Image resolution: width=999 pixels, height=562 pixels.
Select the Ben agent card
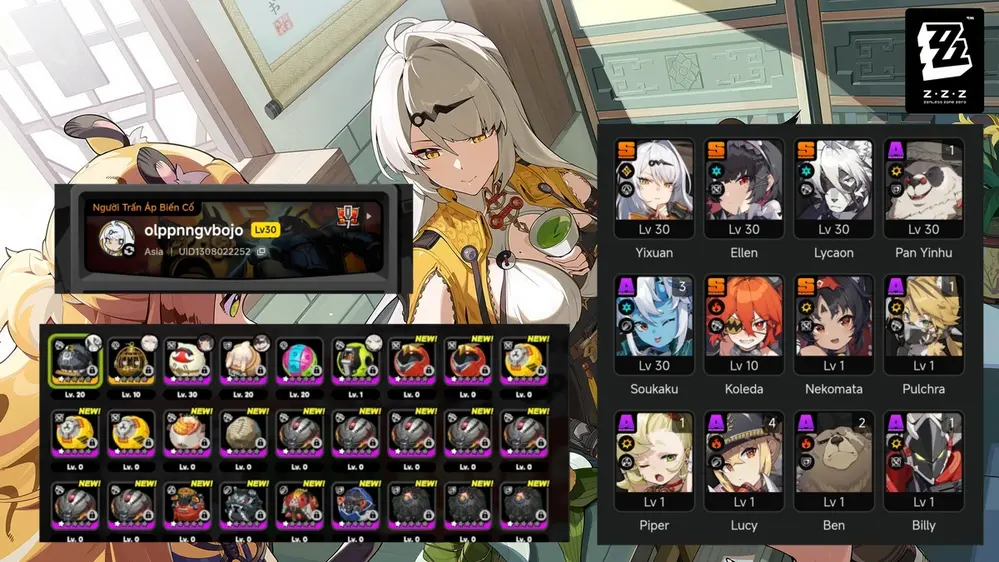point(834,462)
